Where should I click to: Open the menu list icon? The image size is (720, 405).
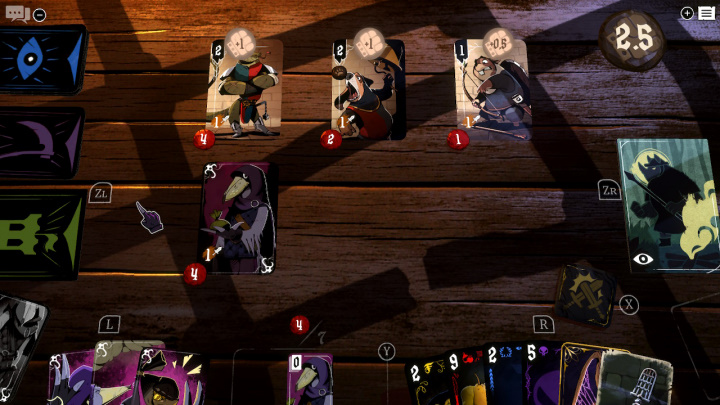(706, 13)
